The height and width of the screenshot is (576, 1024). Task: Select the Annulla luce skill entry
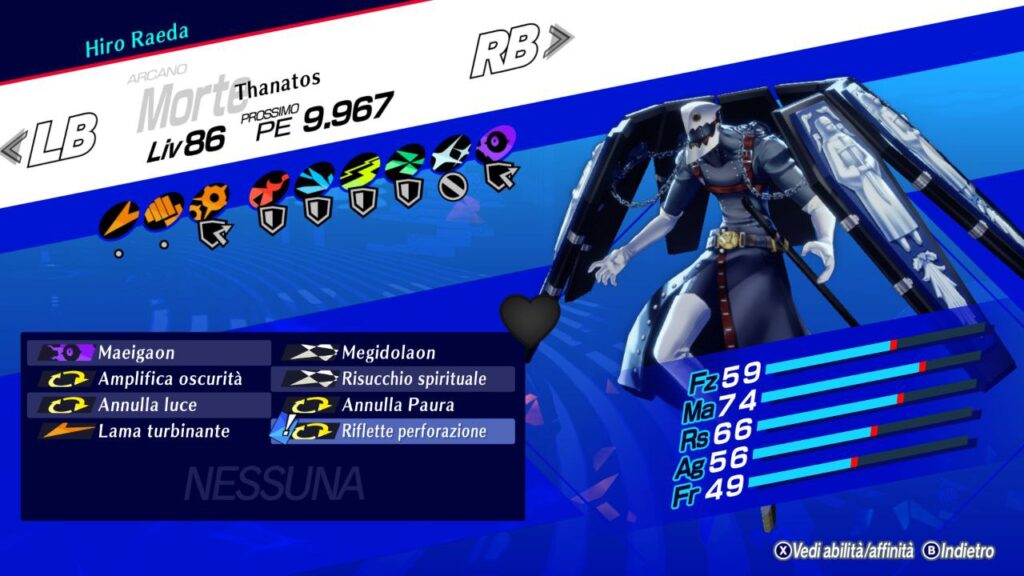point(150,405)
